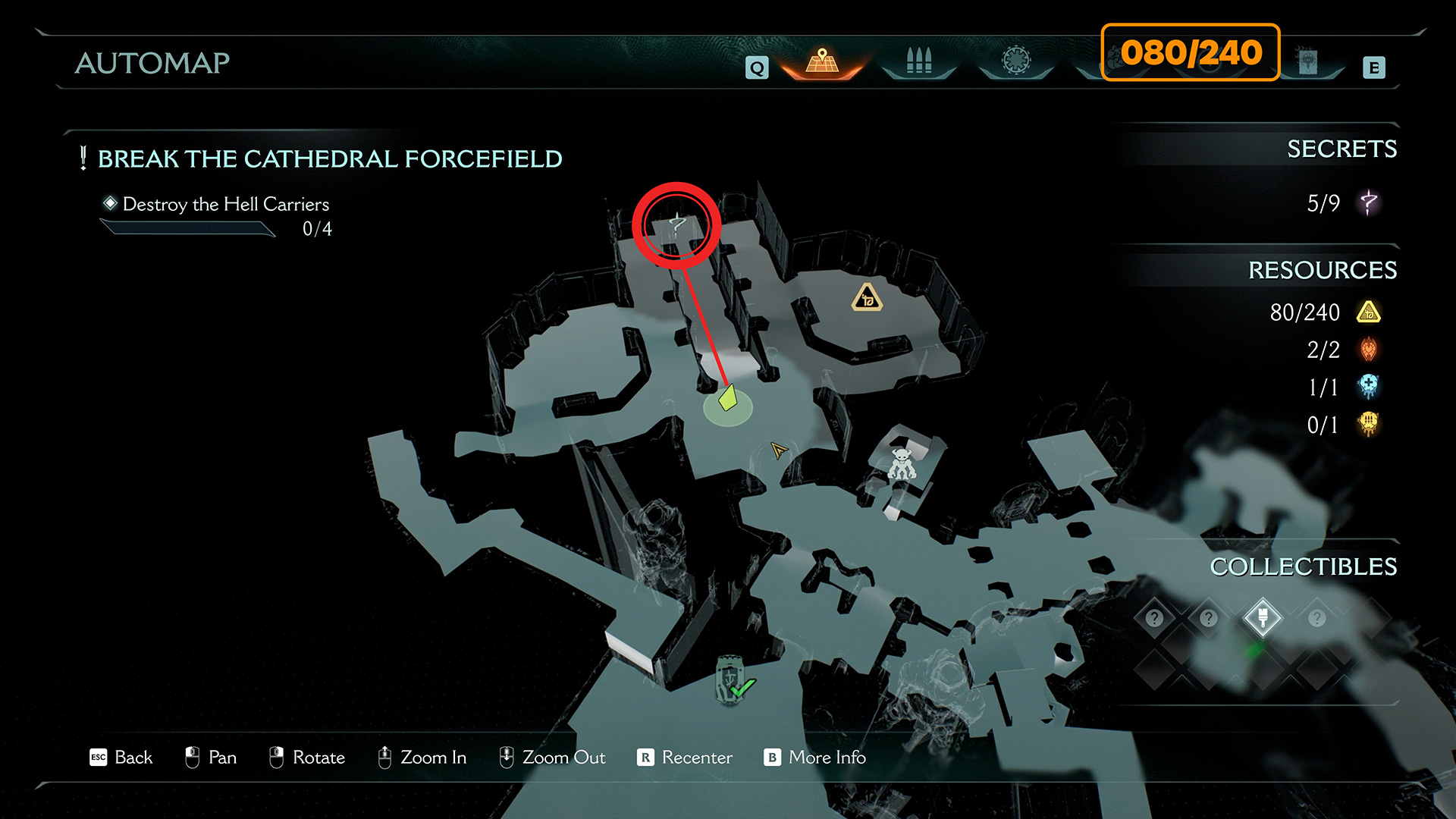Select the secret question mark map marker
Screen dimensions: 1456x819
click(x=677, y=224)
